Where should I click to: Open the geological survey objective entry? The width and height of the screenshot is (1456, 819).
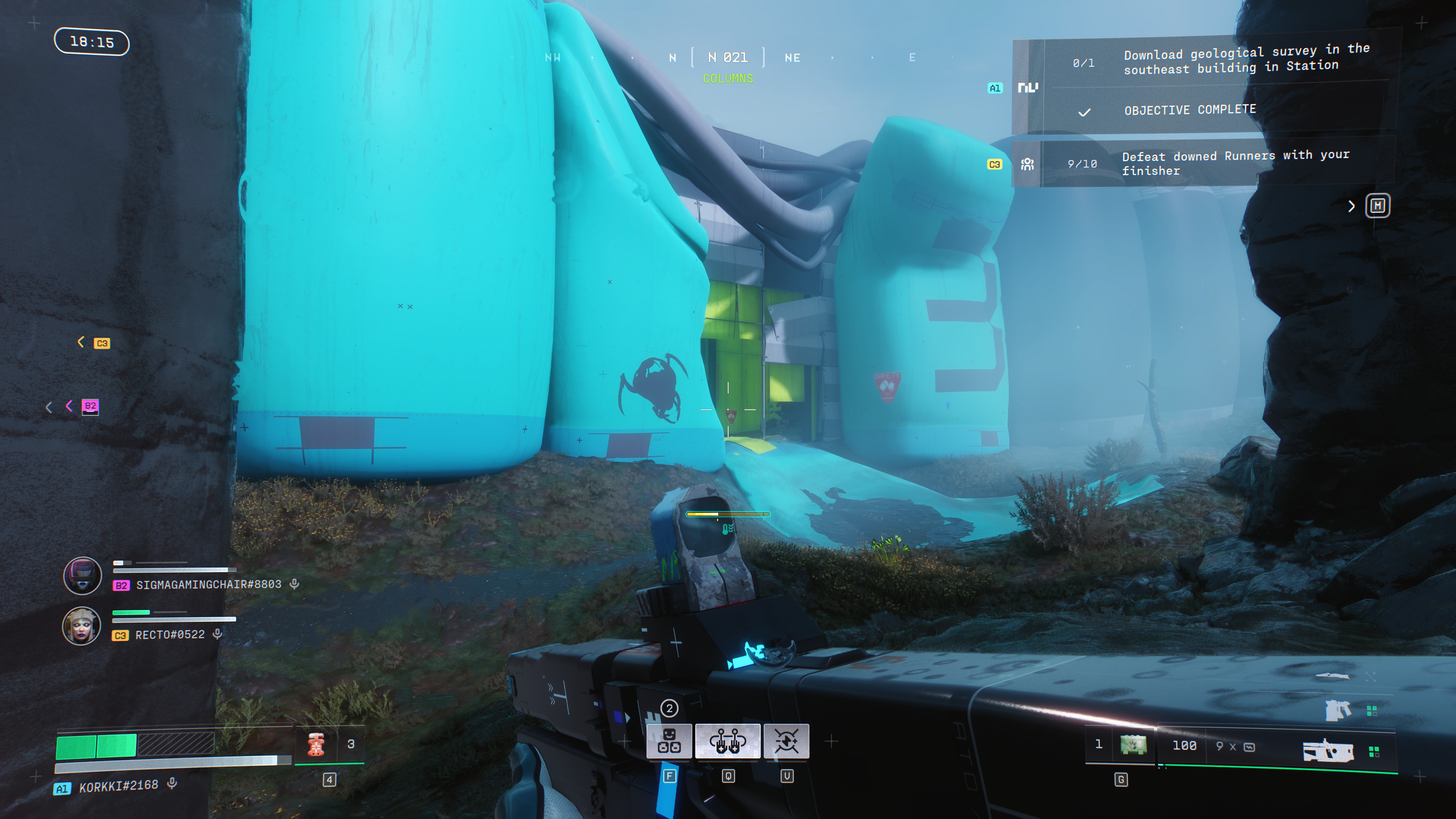1246,60
